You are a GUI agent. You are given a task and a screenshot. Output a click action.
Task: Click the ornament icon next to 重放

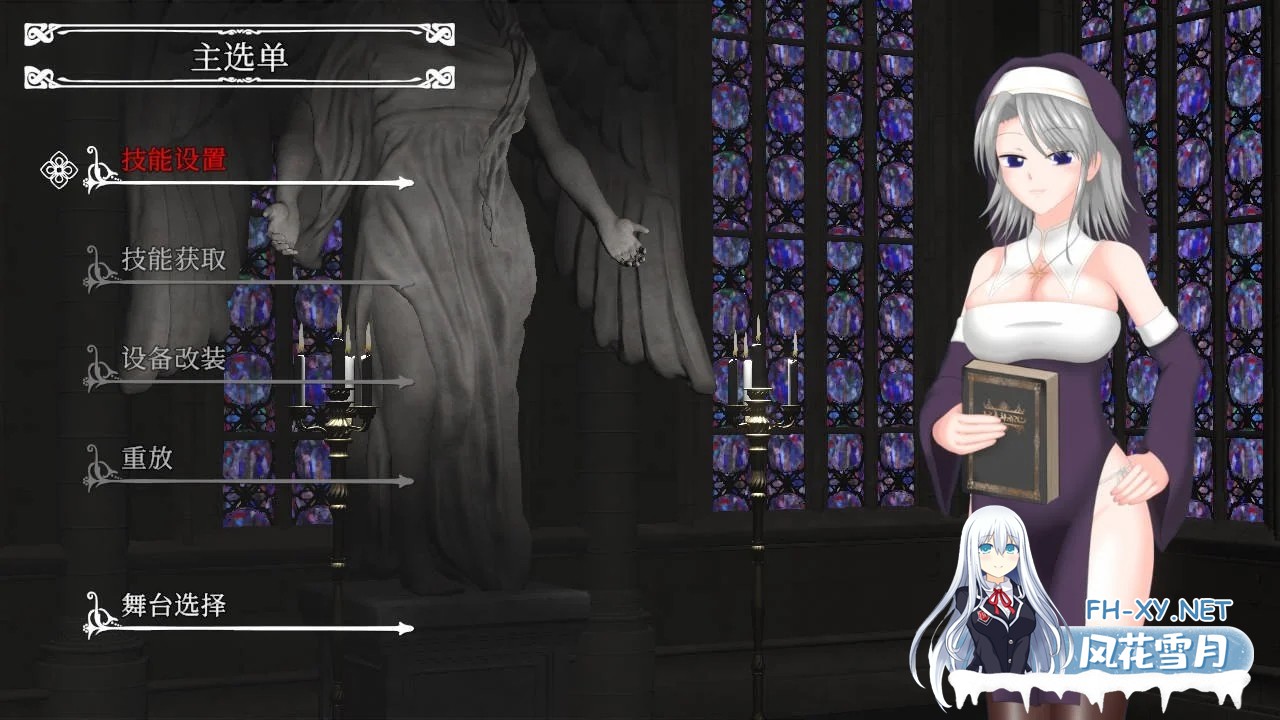(x=98, y=466)
